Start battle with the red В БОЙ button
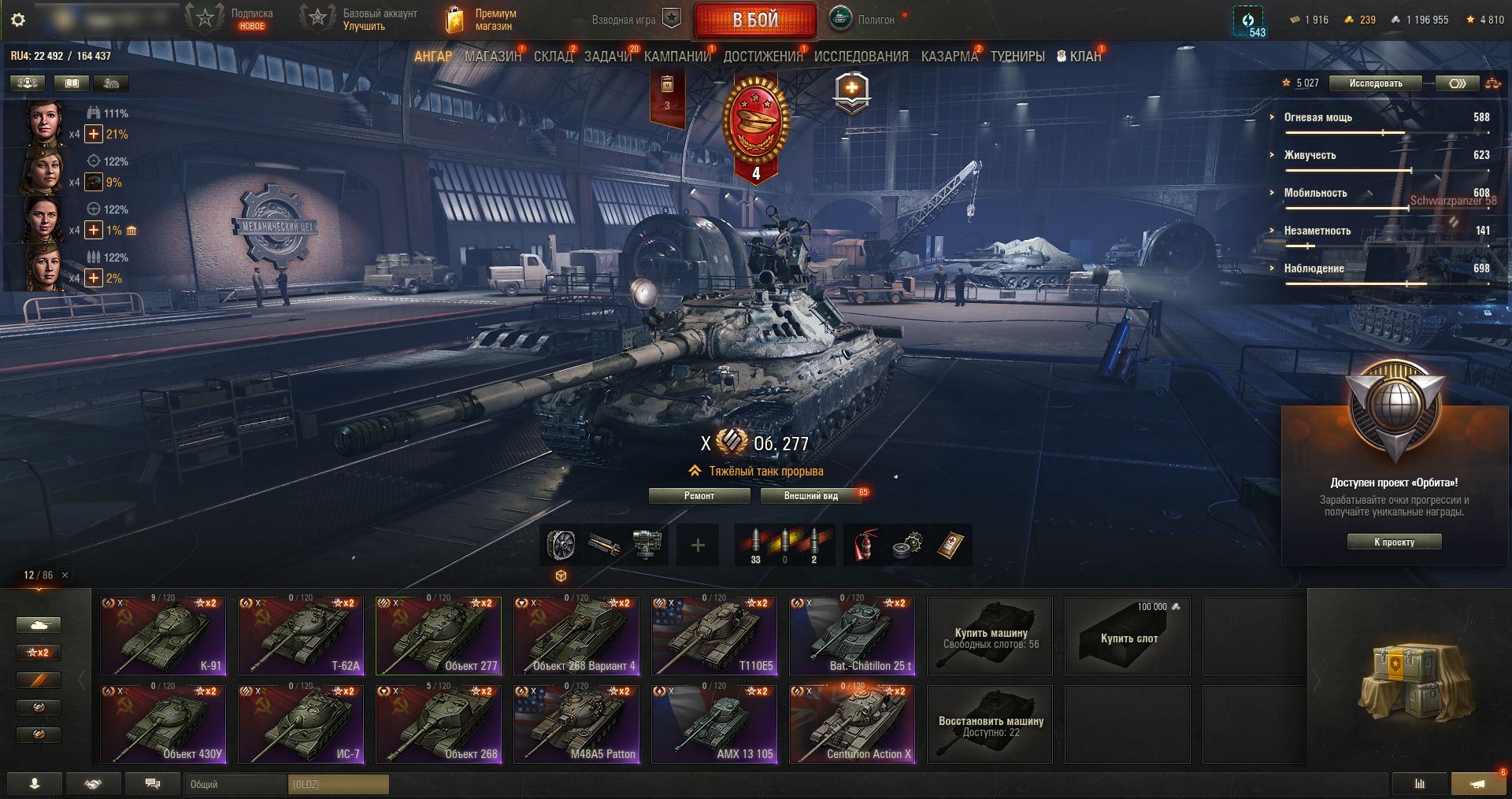The image size is (1512, 799). [x=754, y=20]
